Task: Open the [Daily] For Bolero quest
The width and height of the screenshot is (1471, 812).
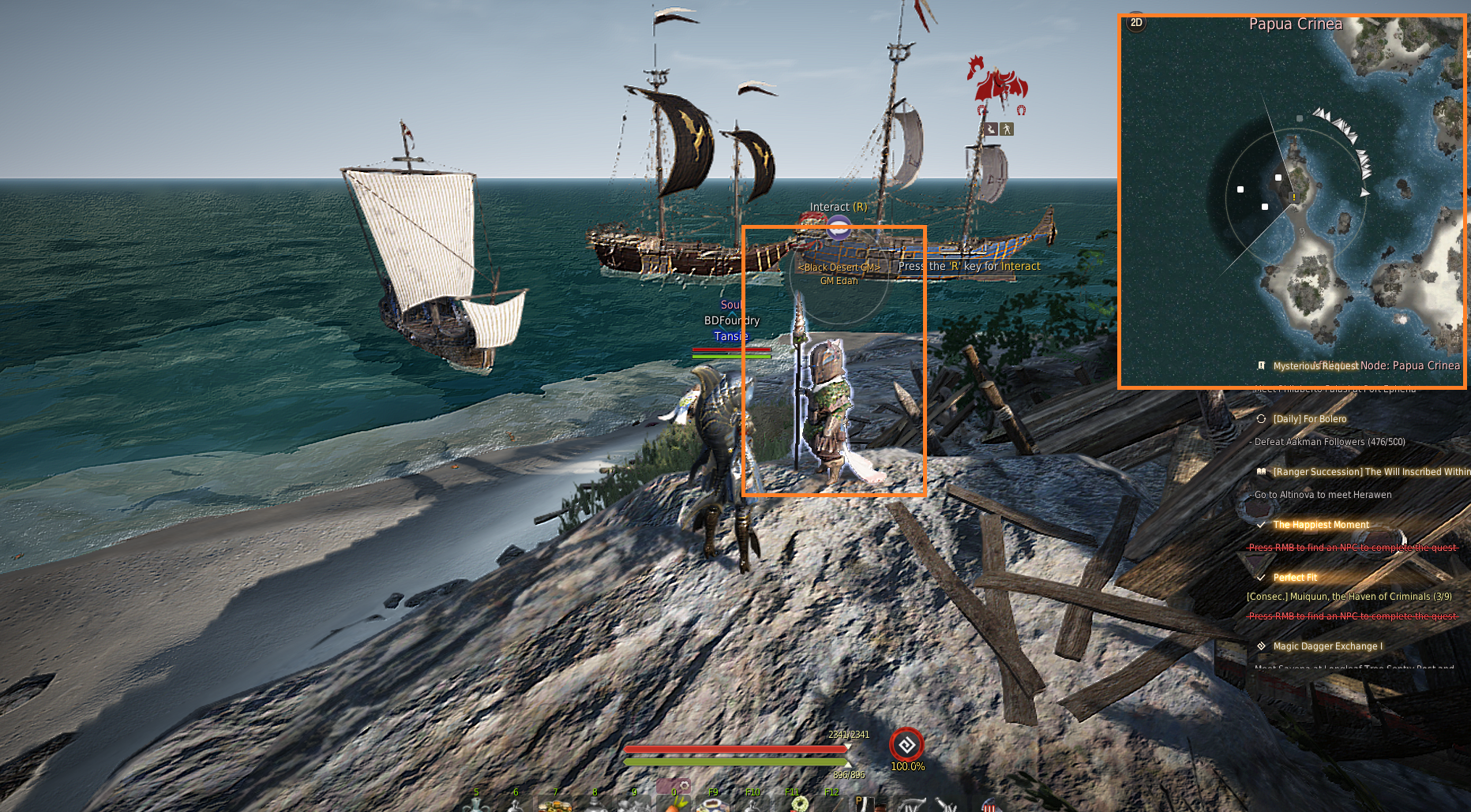Action: [x=1309, y=419]
